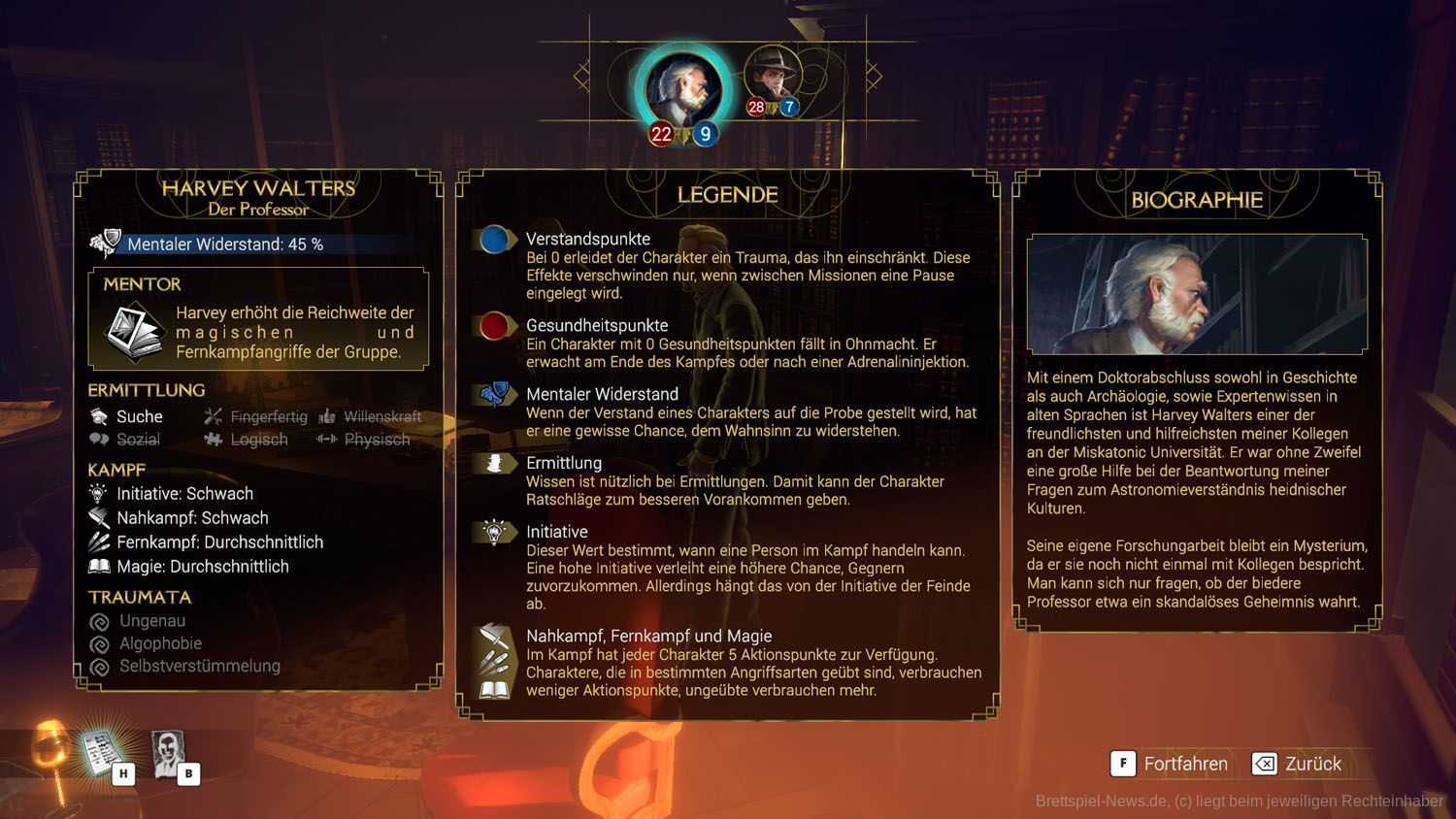Select Harvey Walters' highlighted portrait
1456x819 pixels.
tap(683, 89)
